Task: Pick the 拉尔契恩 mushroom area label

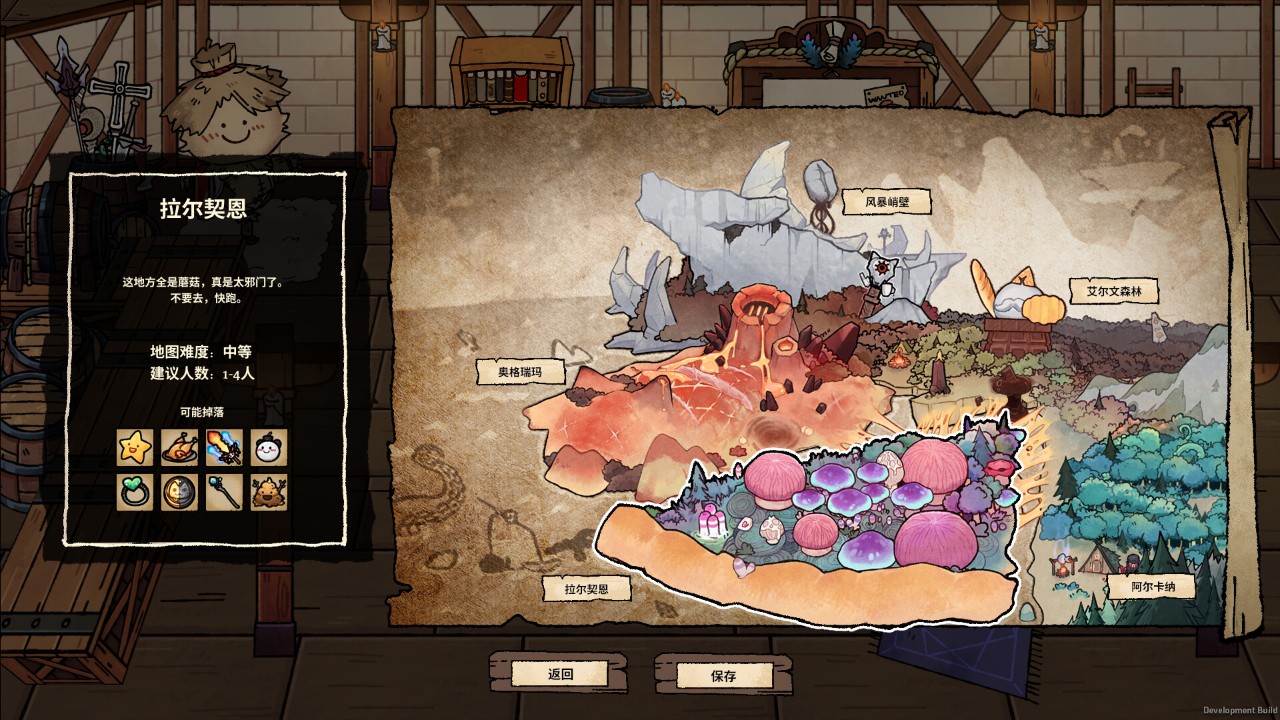Action: 586,589
